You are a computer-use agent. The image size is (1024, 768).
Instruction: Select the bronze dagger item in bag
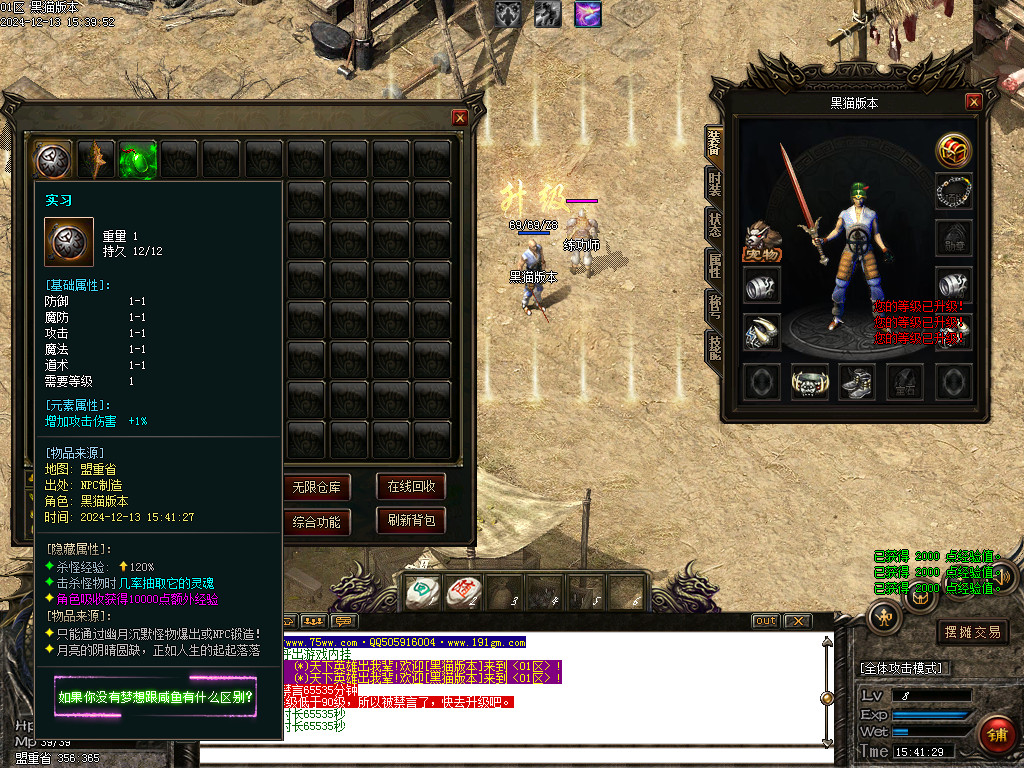pyautogui.click(x=96, y=159)
